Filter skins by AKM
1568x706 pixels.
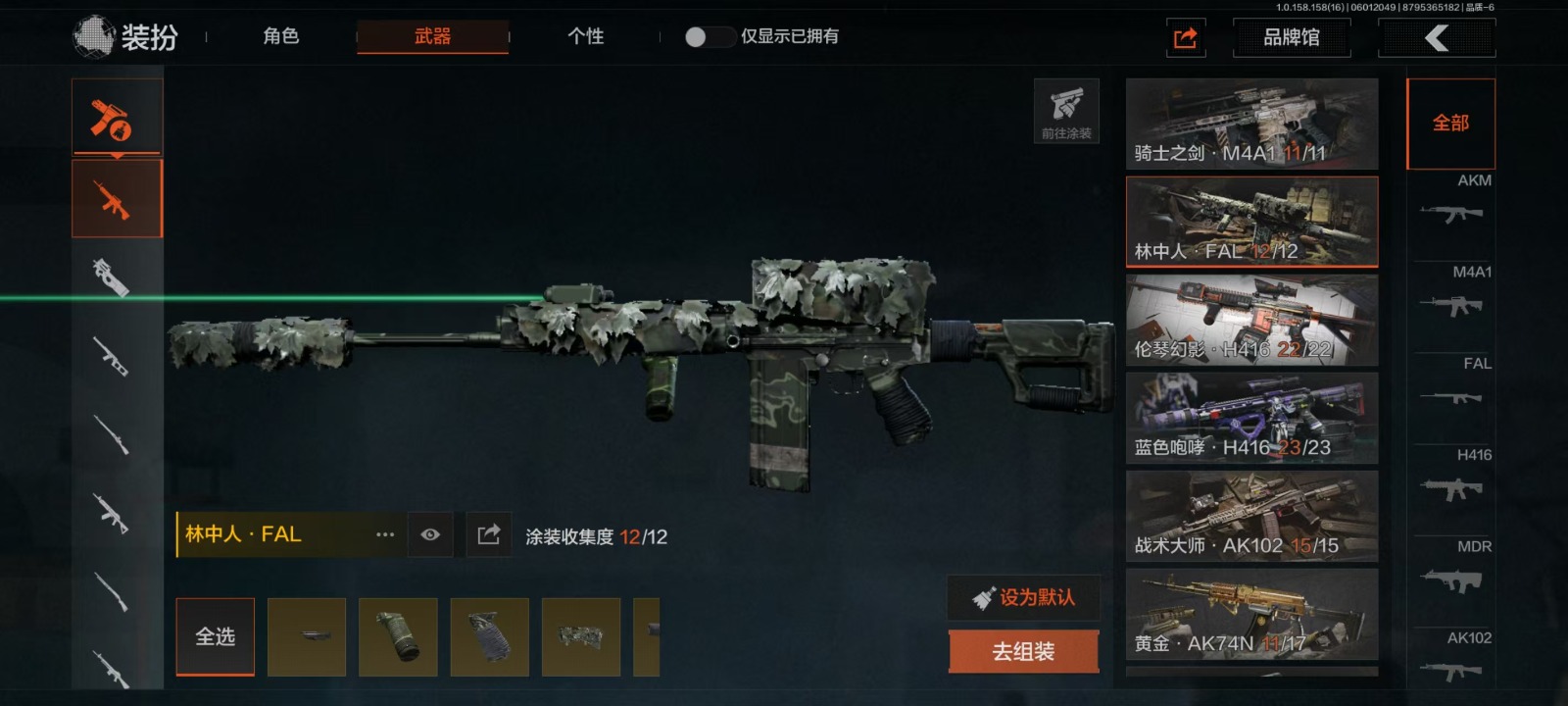(x=1451, y=203)
